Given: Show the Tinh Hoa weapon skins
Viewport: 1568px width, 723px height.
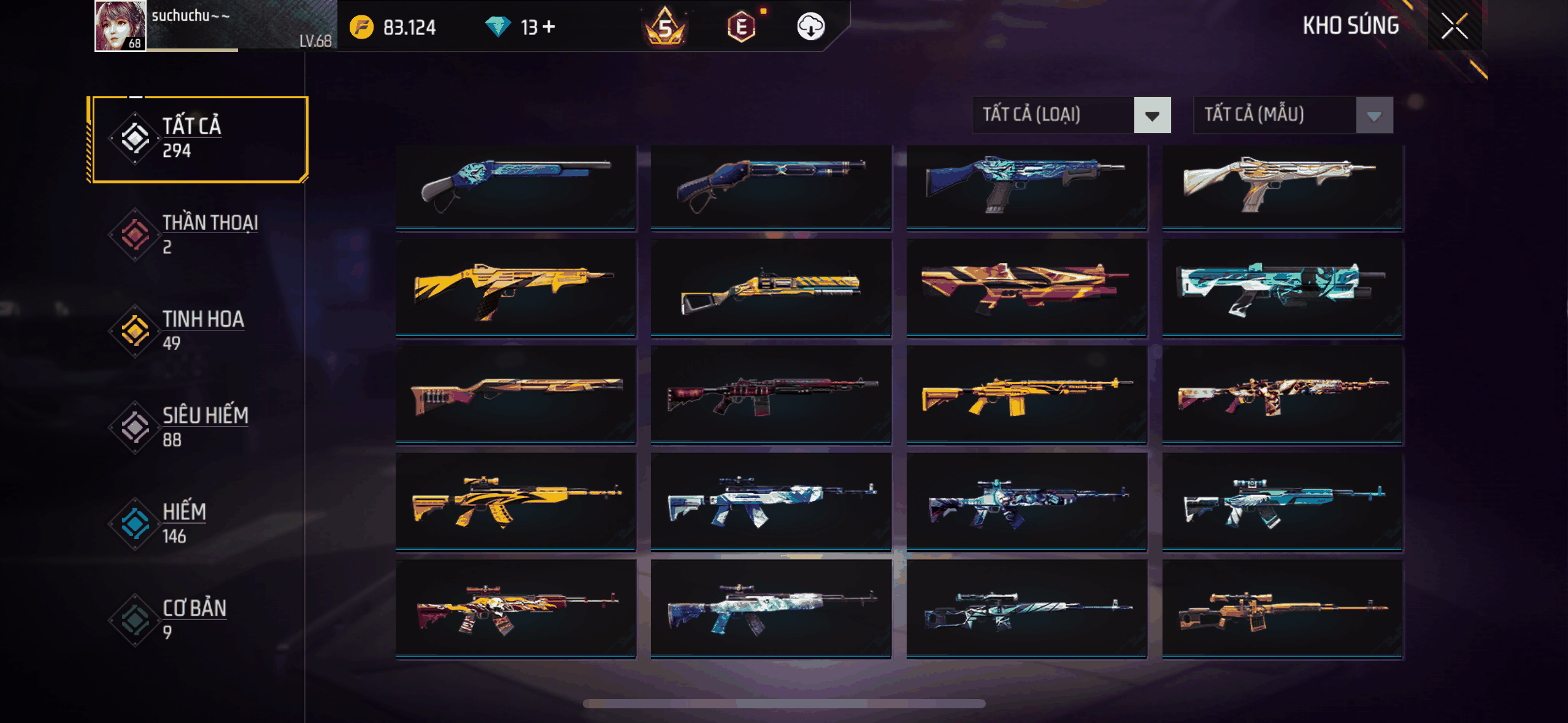Looking at the screenshot, I should [x=198, y=331].
